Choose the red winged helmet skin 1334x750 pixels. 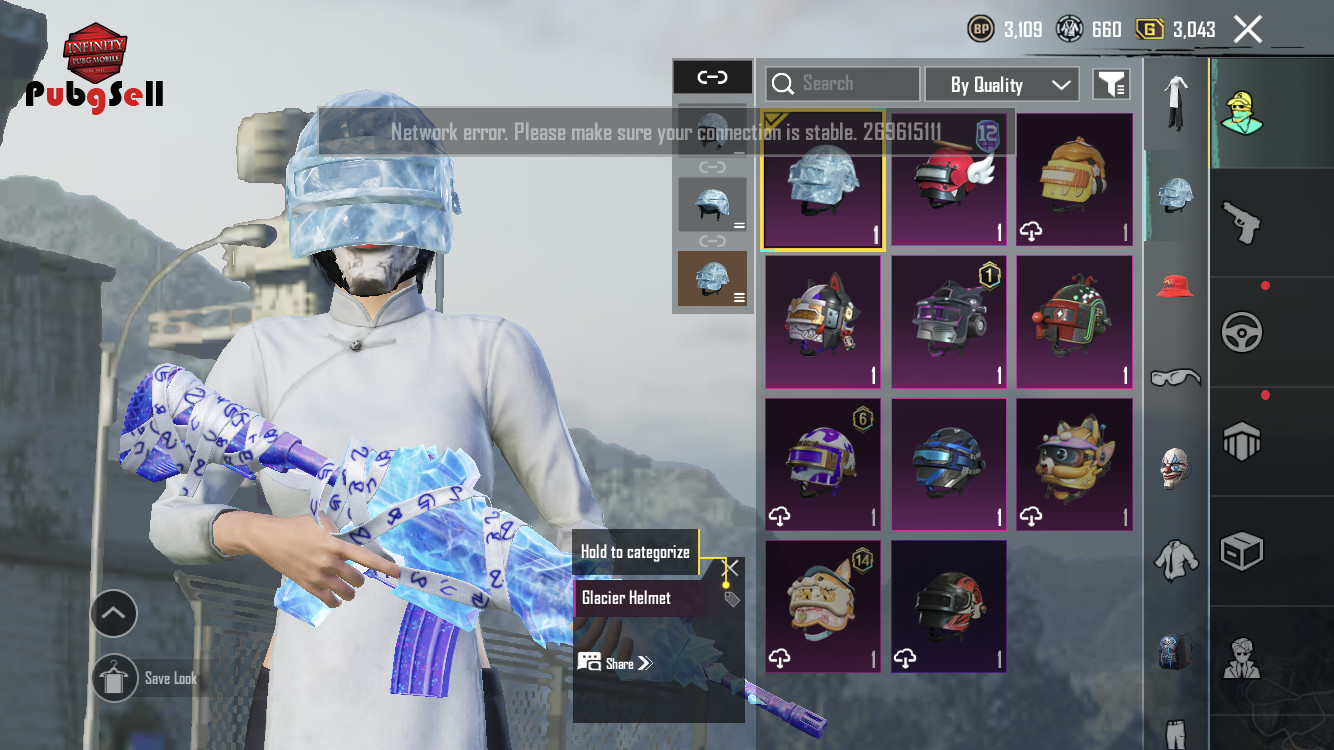[948, 179]
